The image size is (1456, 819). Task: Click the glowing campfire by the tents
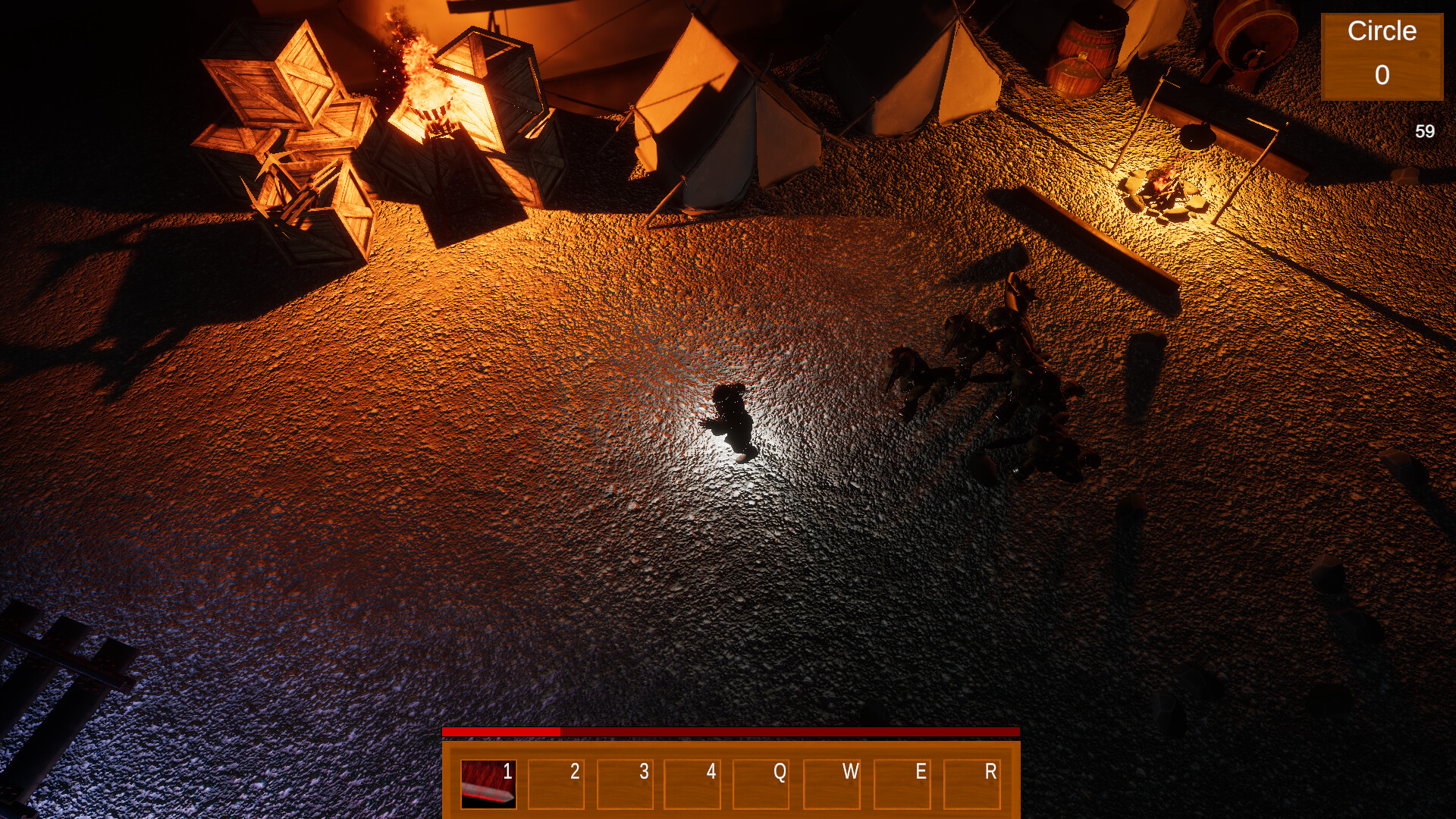point(1164,190)
